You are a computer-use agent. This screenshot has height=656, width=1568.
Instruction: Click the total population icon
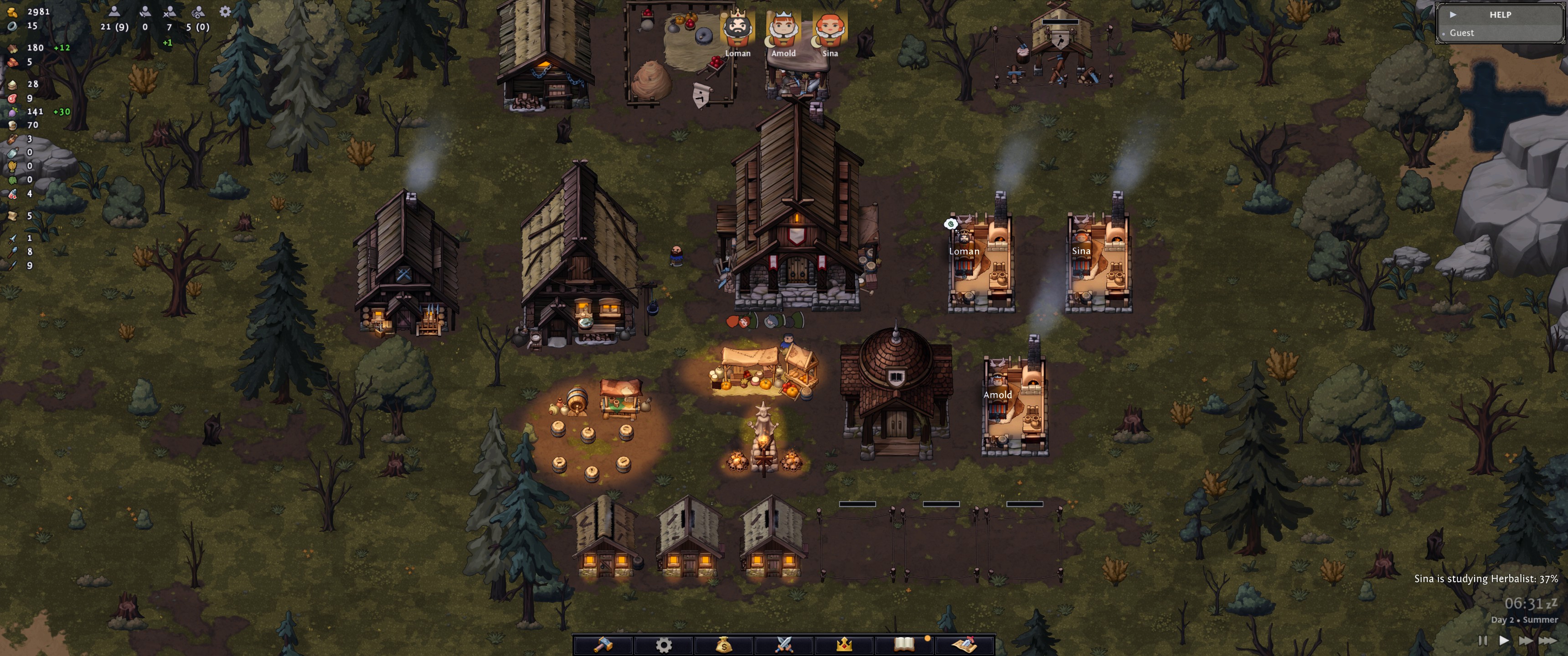click(114, 11)
